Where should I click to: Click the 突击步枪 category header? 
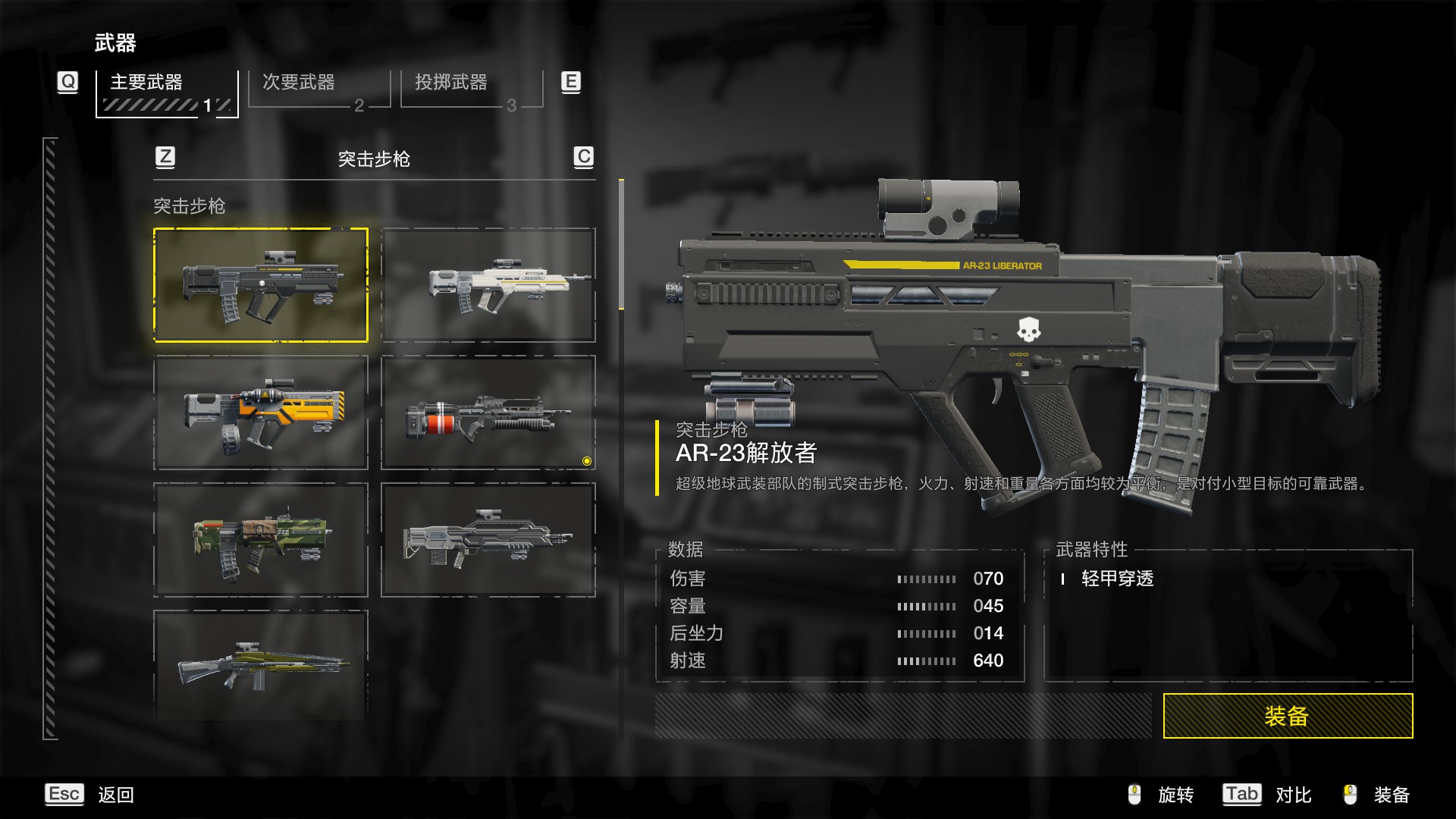374,158
